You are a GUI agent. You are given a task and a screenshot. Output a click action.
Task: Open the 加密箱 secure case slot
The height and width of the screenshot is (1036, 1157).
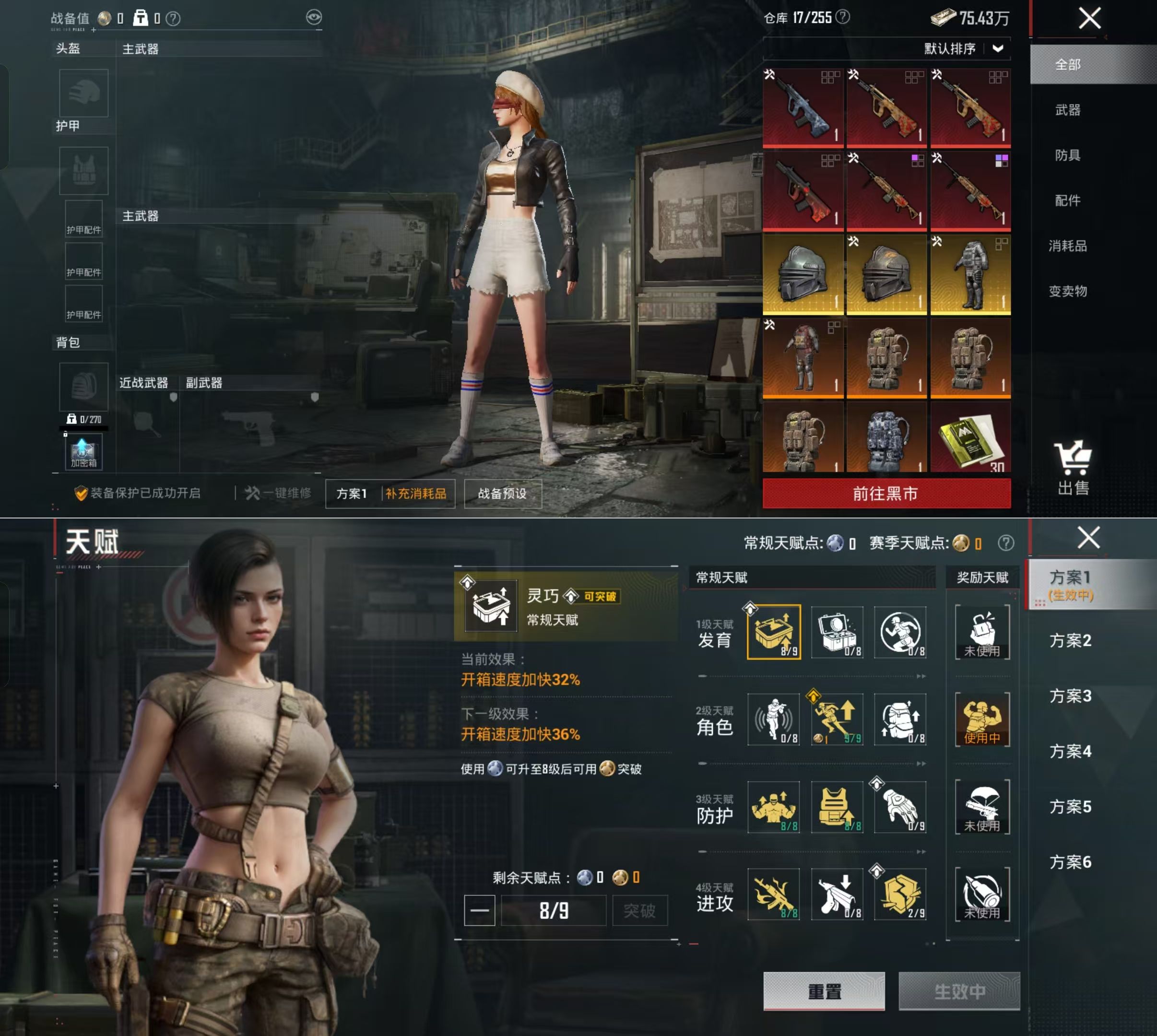click(x=83, y=451)
